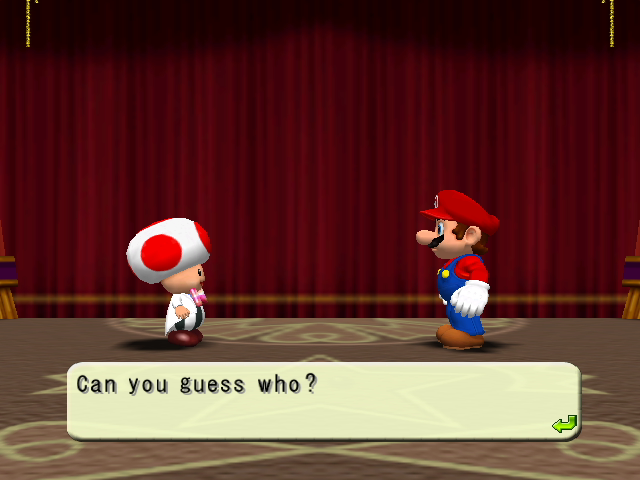Advance dialogue with the green arrow icon
Viewport: 640px width, 480px height.
(x=564, y=424)
